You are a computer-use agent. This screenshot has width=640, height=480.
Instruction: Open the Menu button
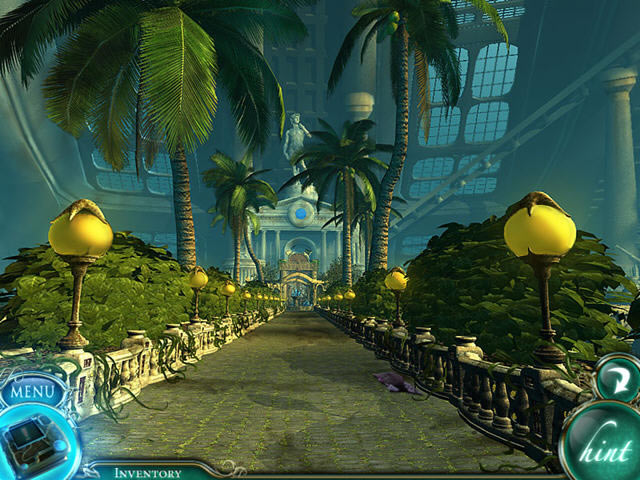coord(32,391)
